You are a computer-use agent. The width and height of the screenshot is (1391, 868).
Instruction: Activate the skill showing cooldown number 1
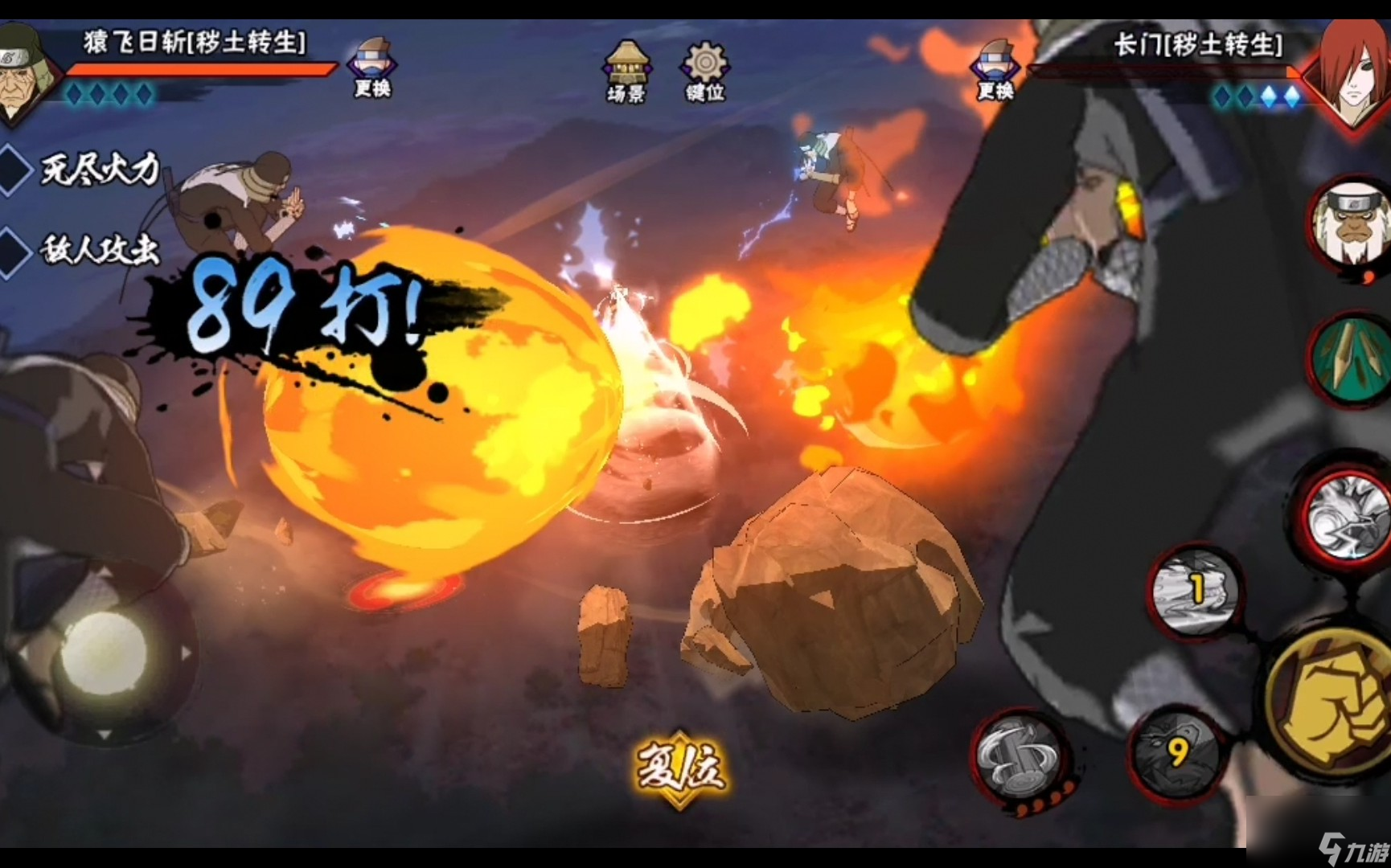click(1196, 592)
